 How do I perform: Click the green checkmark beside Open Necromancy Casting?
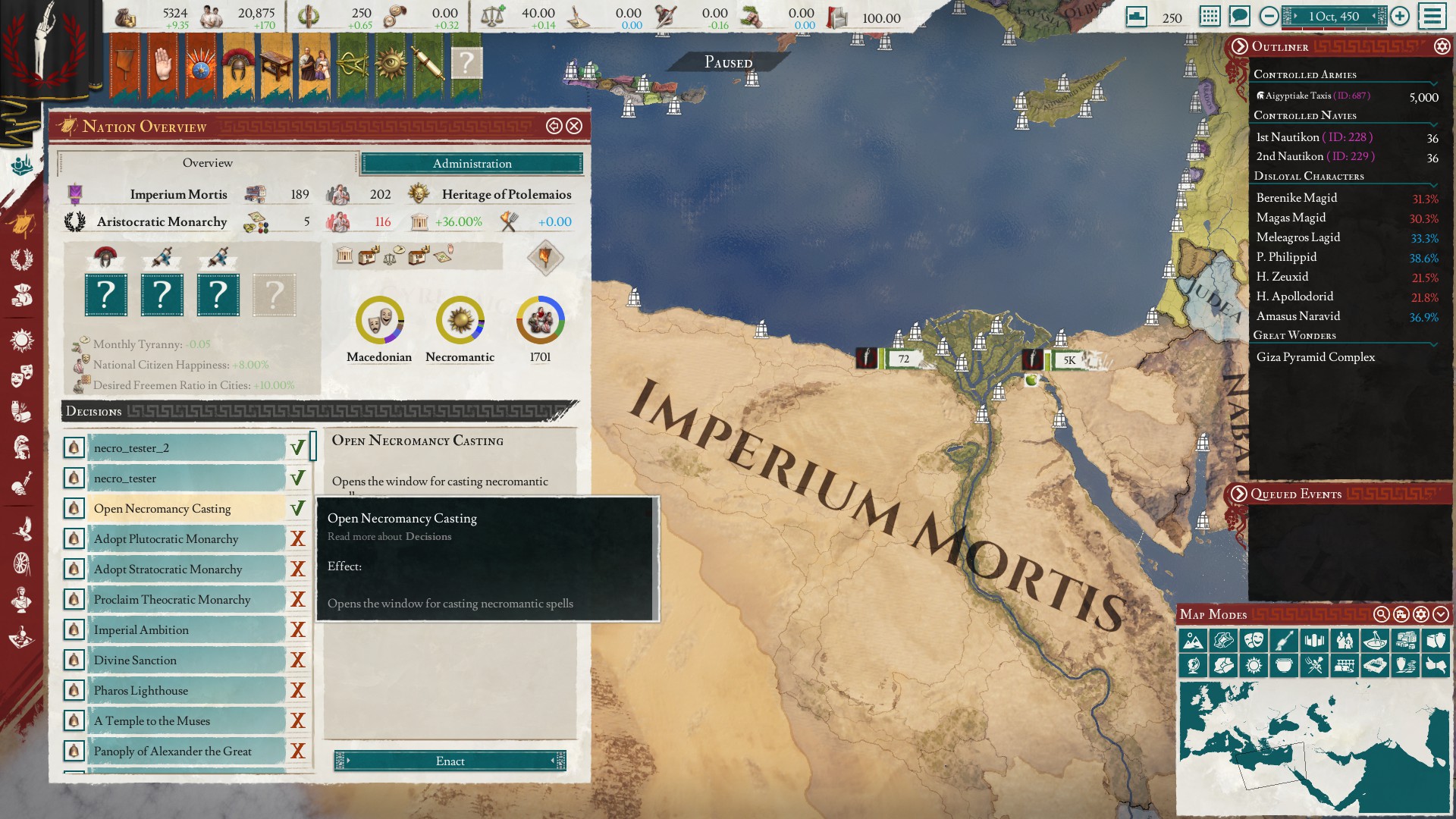point(297,508)
